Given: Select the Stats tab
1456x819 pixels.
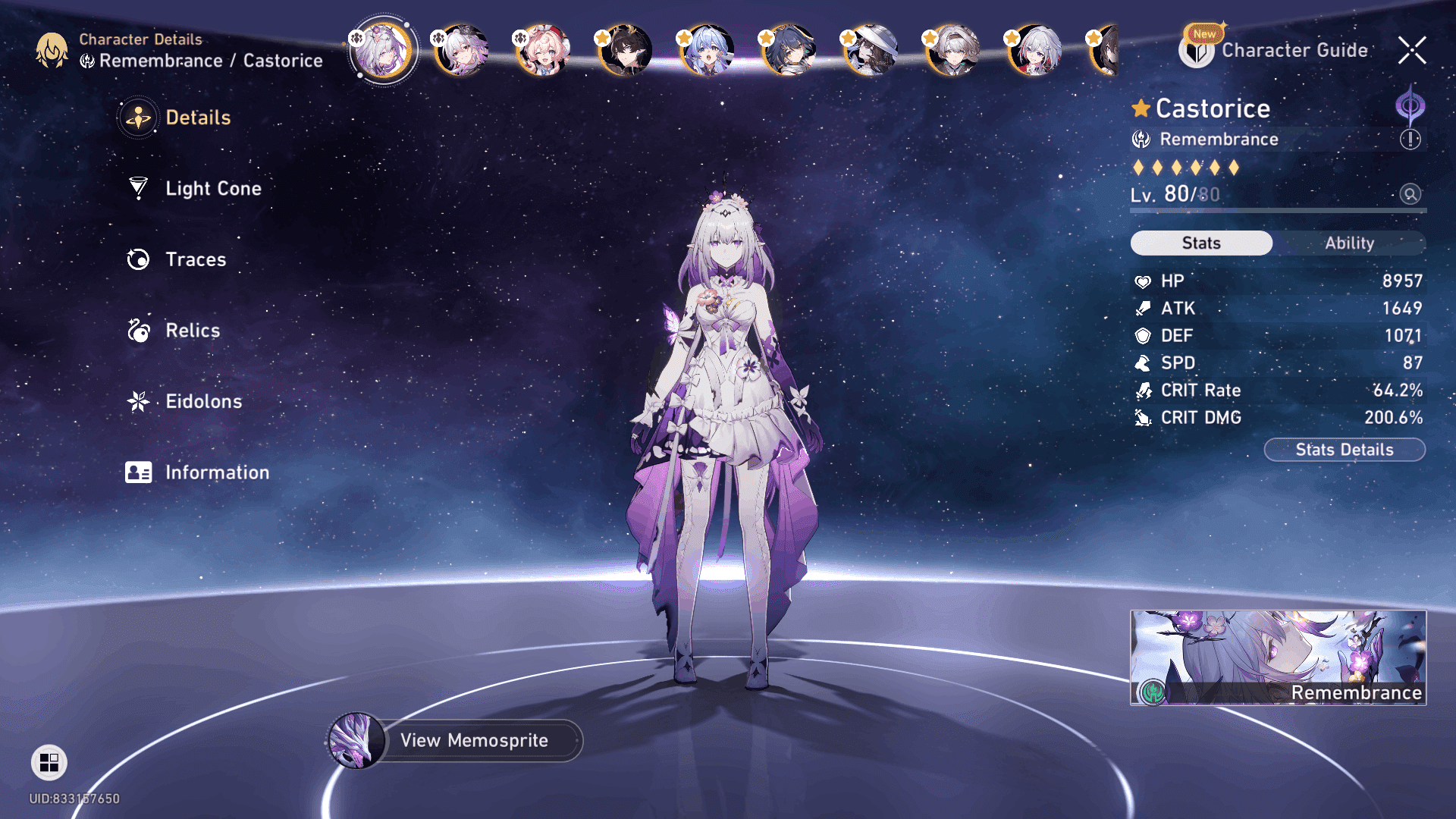Looking at the screenshot, I should (x=1201, y=243).
